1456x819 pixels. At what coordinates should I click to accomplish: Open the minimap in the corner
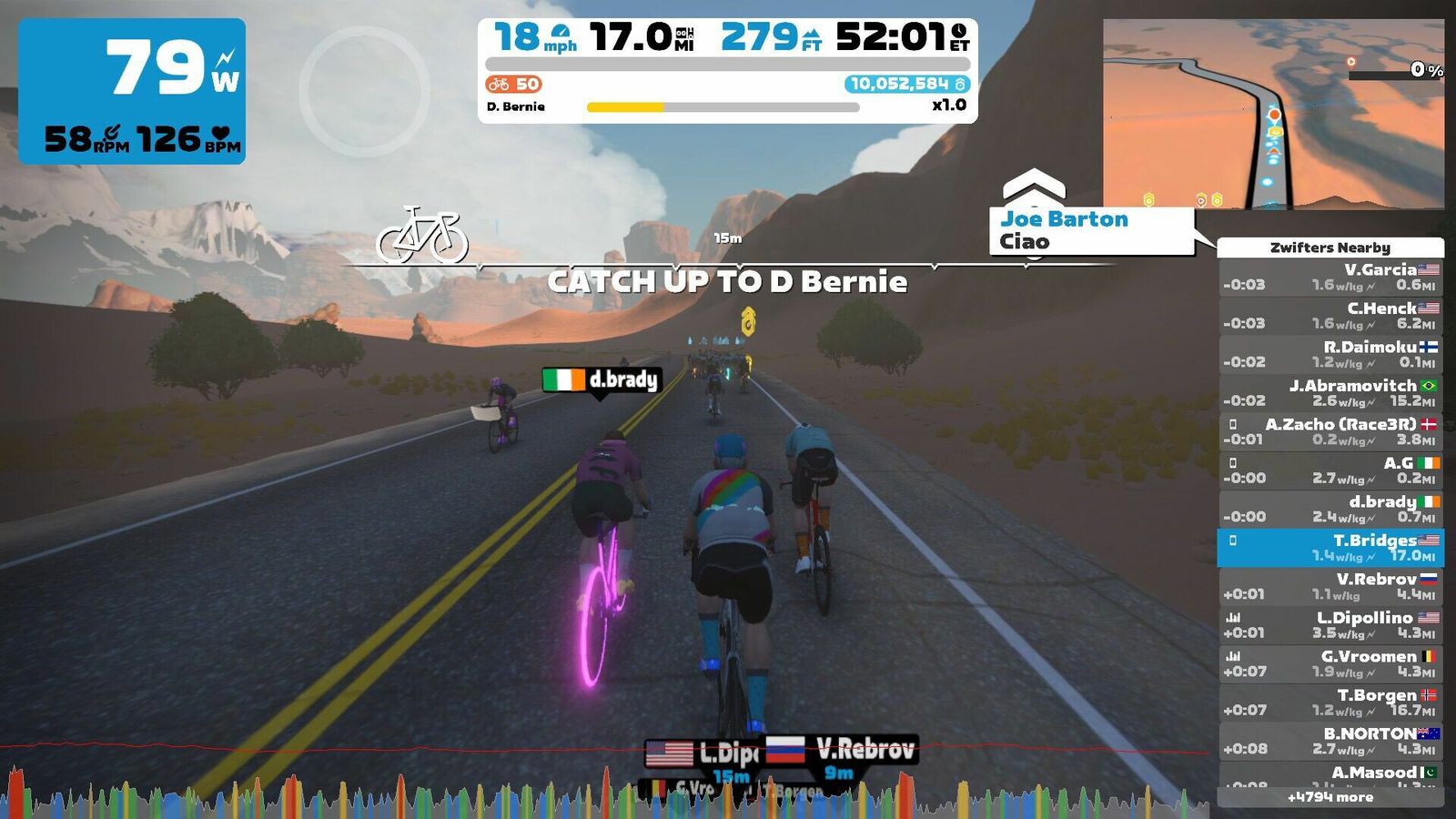click(1273, 114)
